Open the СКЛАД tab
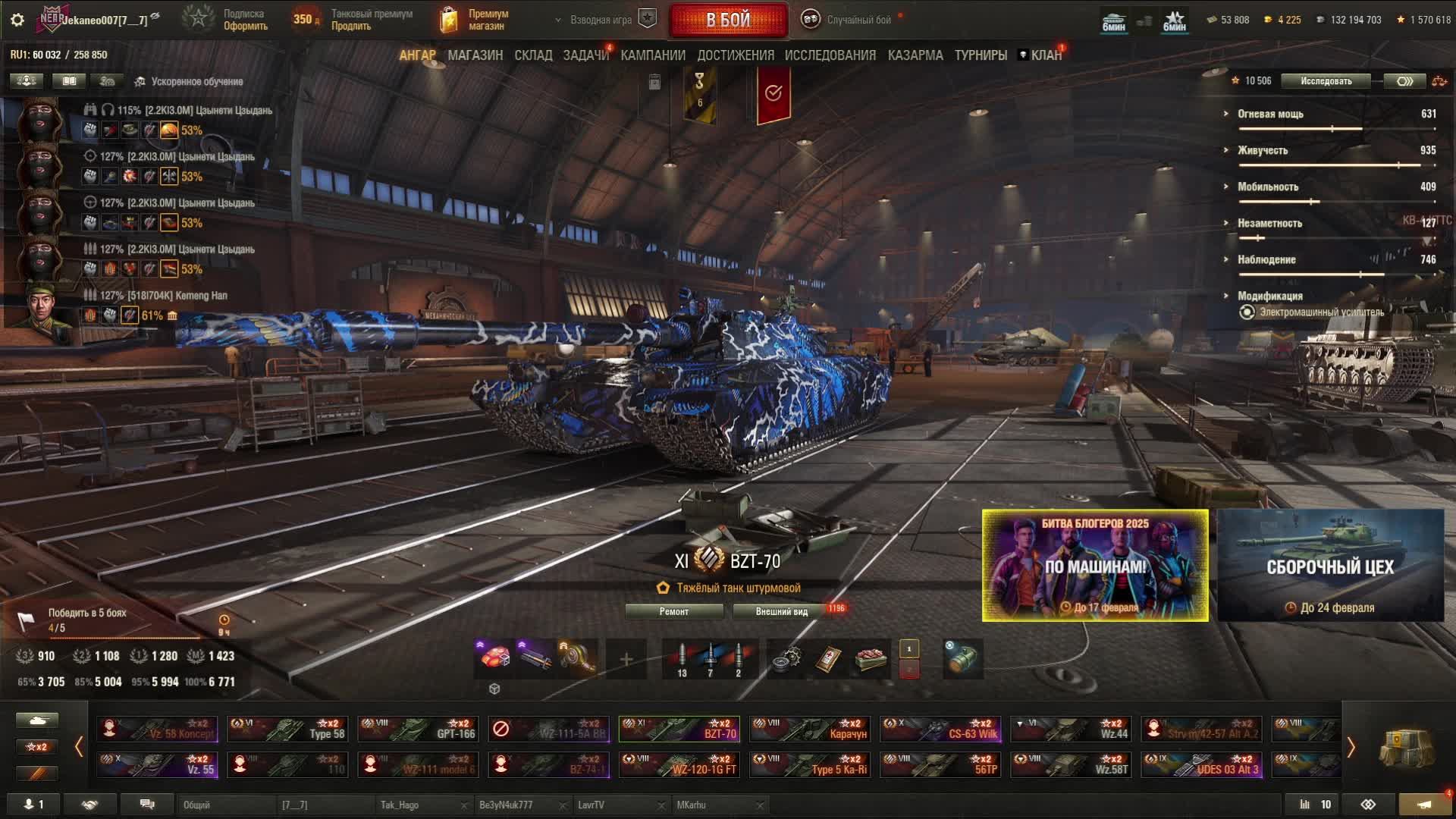The height and width of the screenshot is (819, 1456). tap(533, 55)
